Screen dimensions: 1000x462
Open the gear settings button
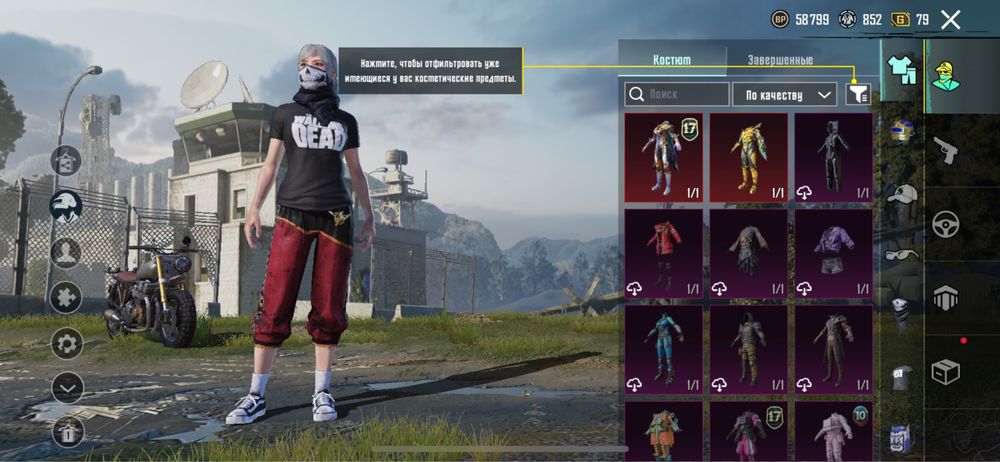coord(67,344)
